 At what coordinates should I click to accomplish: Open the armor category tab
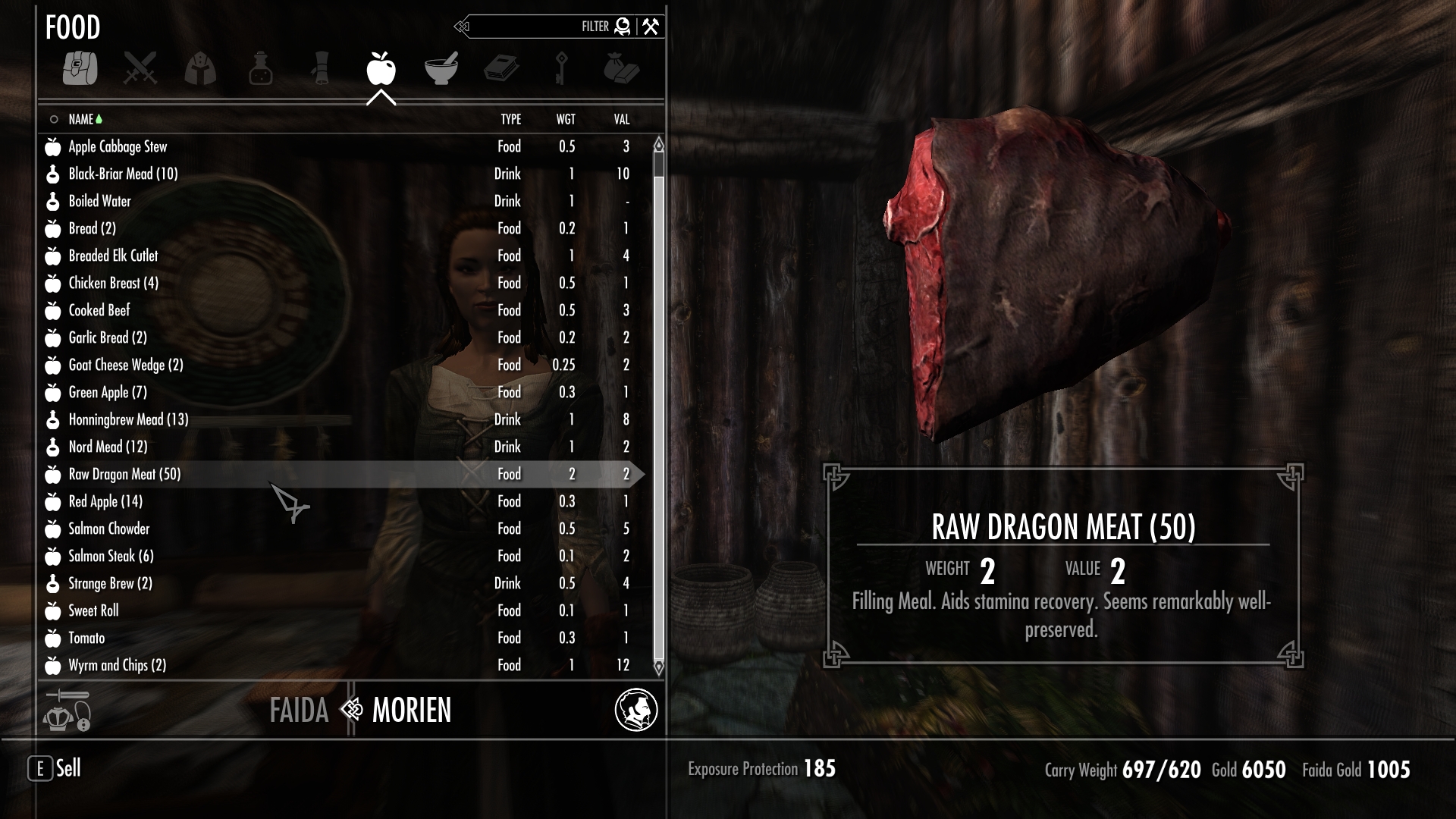click(x=200, y=68)
